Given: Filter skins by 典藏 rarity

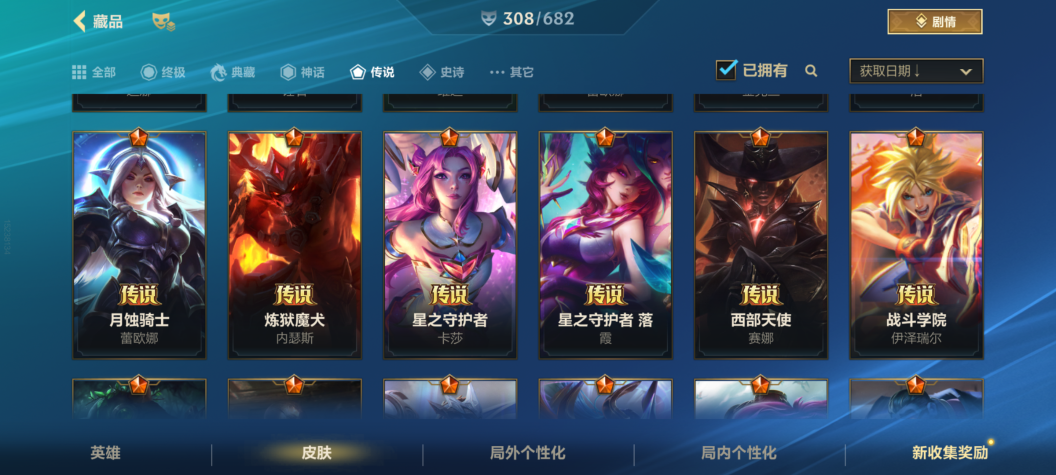Looking at the screenshot, I should 232,72.
